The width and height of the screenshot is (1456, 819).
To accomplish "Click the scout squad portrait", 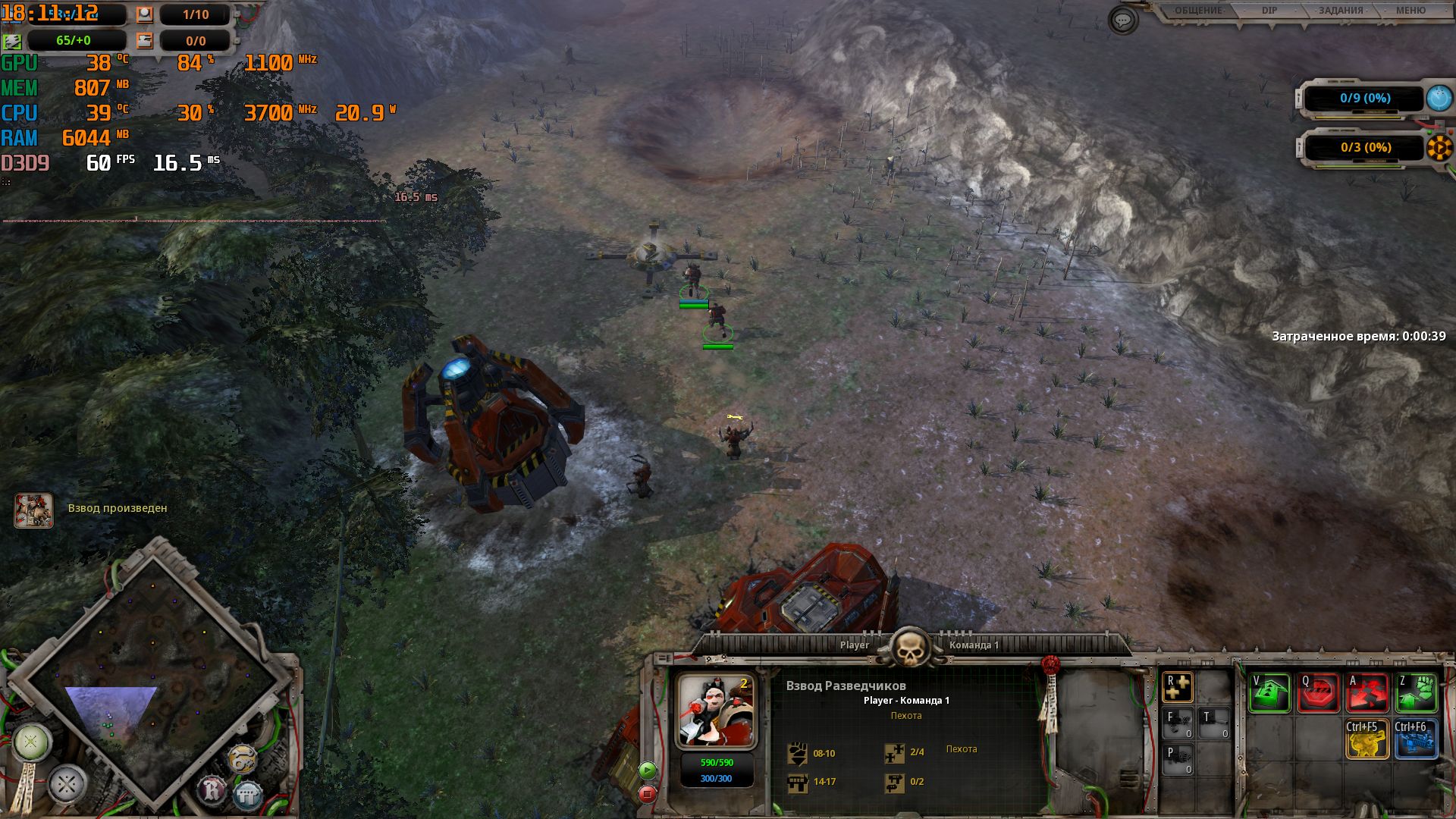I will [716, 711].
